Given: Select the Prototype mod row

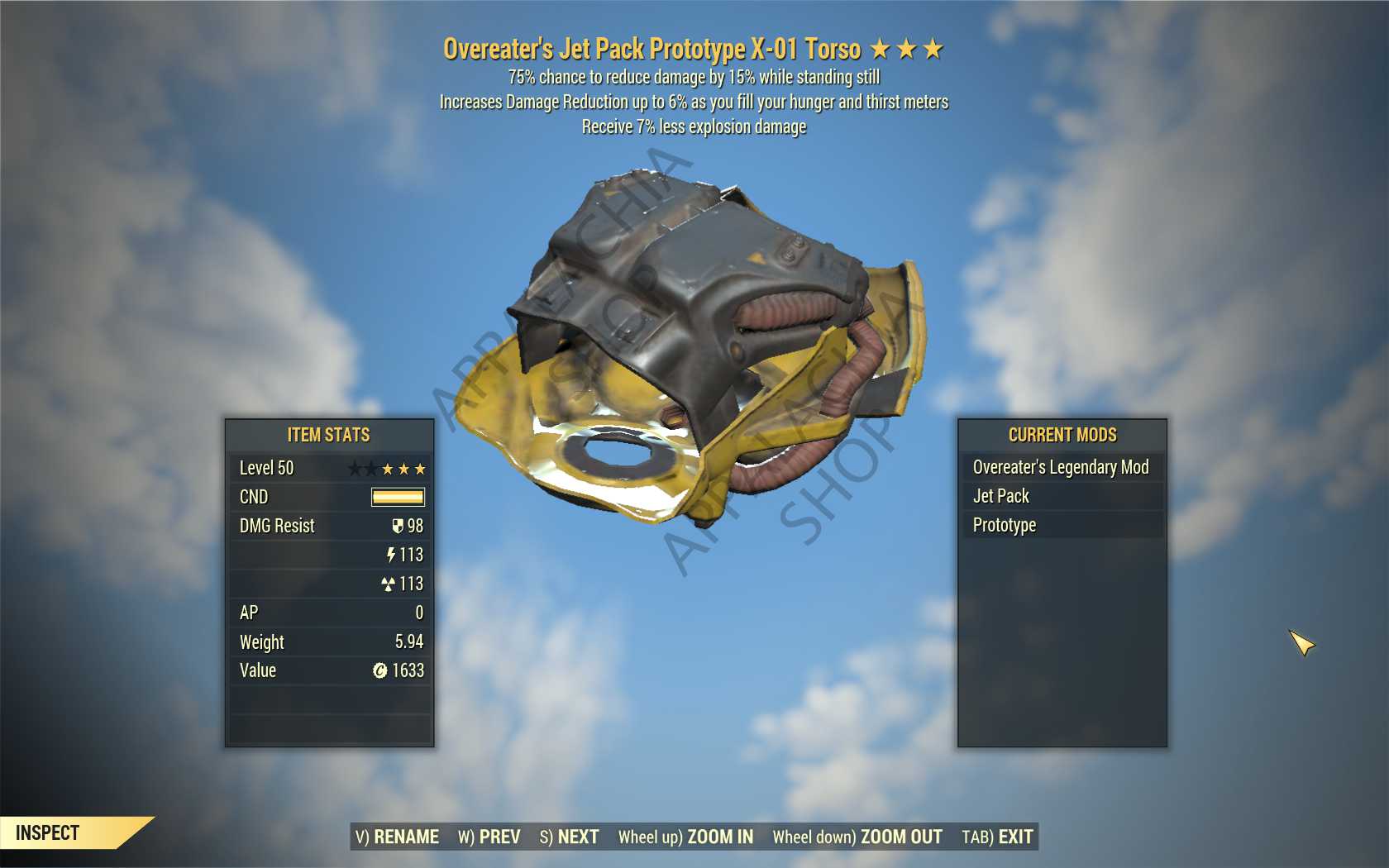Looking at the screenshot, I should click(x=1062, y=525).
